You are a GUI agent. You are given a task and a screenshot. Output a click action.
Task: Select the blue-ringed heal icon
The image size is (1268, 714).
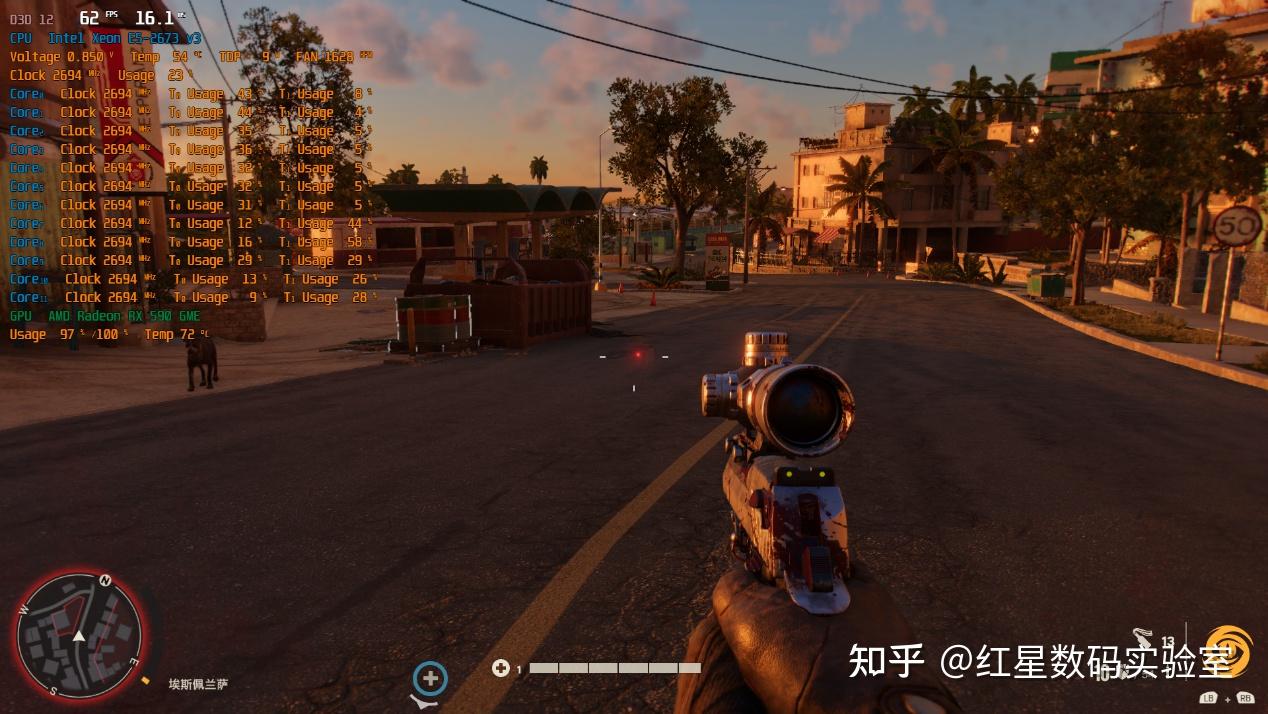point(430,679)
